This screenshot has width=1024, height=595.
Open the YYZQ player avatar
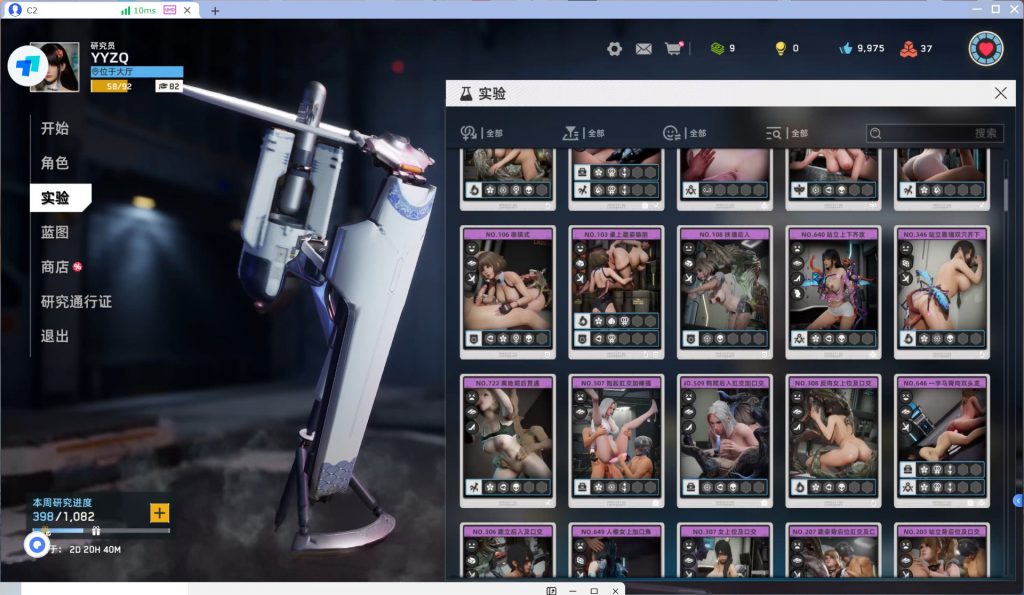(x=55, y=67)
